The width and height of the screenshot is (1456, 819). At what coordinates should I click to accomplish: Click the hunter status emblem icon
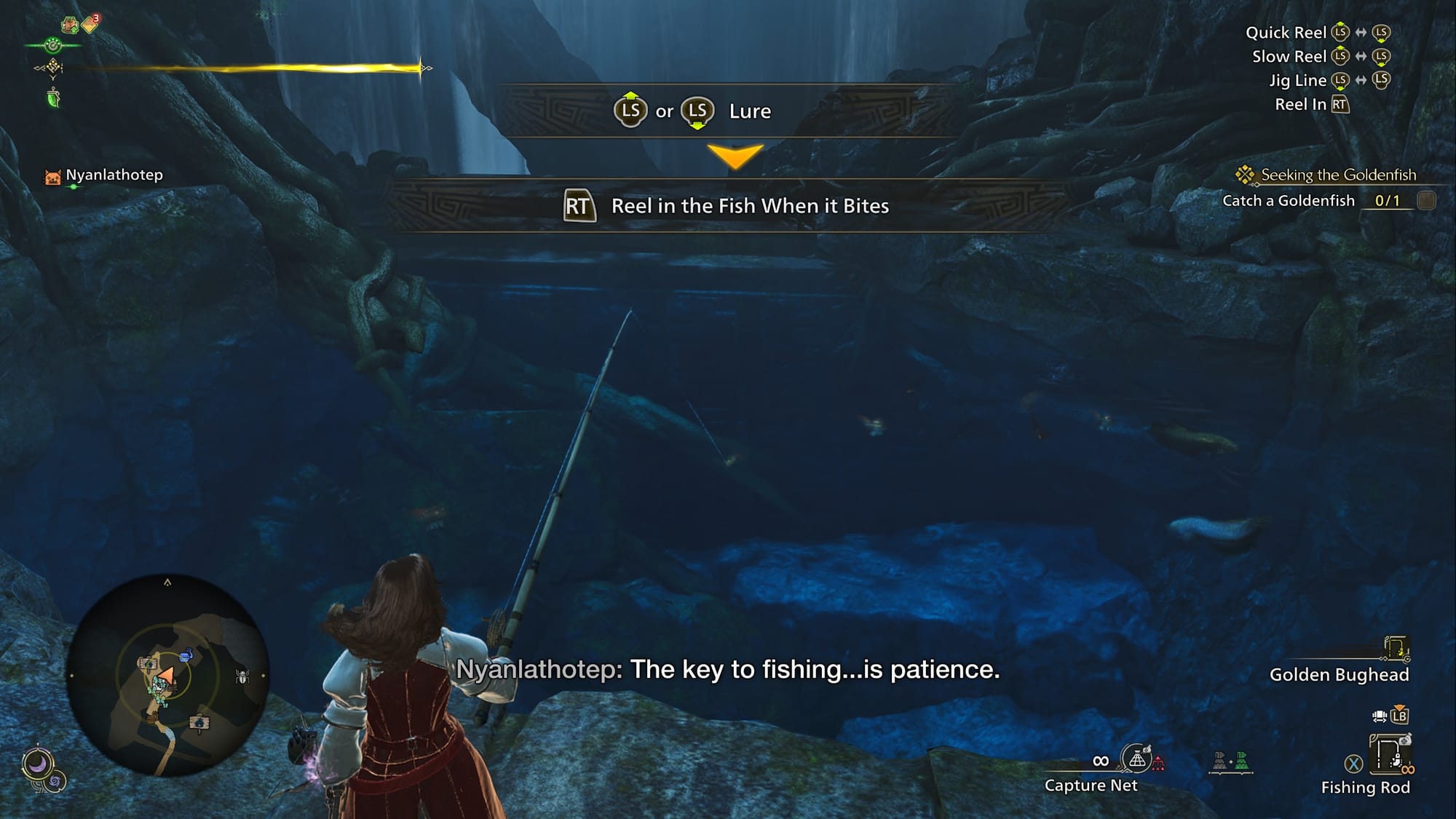tap(53, 45)
